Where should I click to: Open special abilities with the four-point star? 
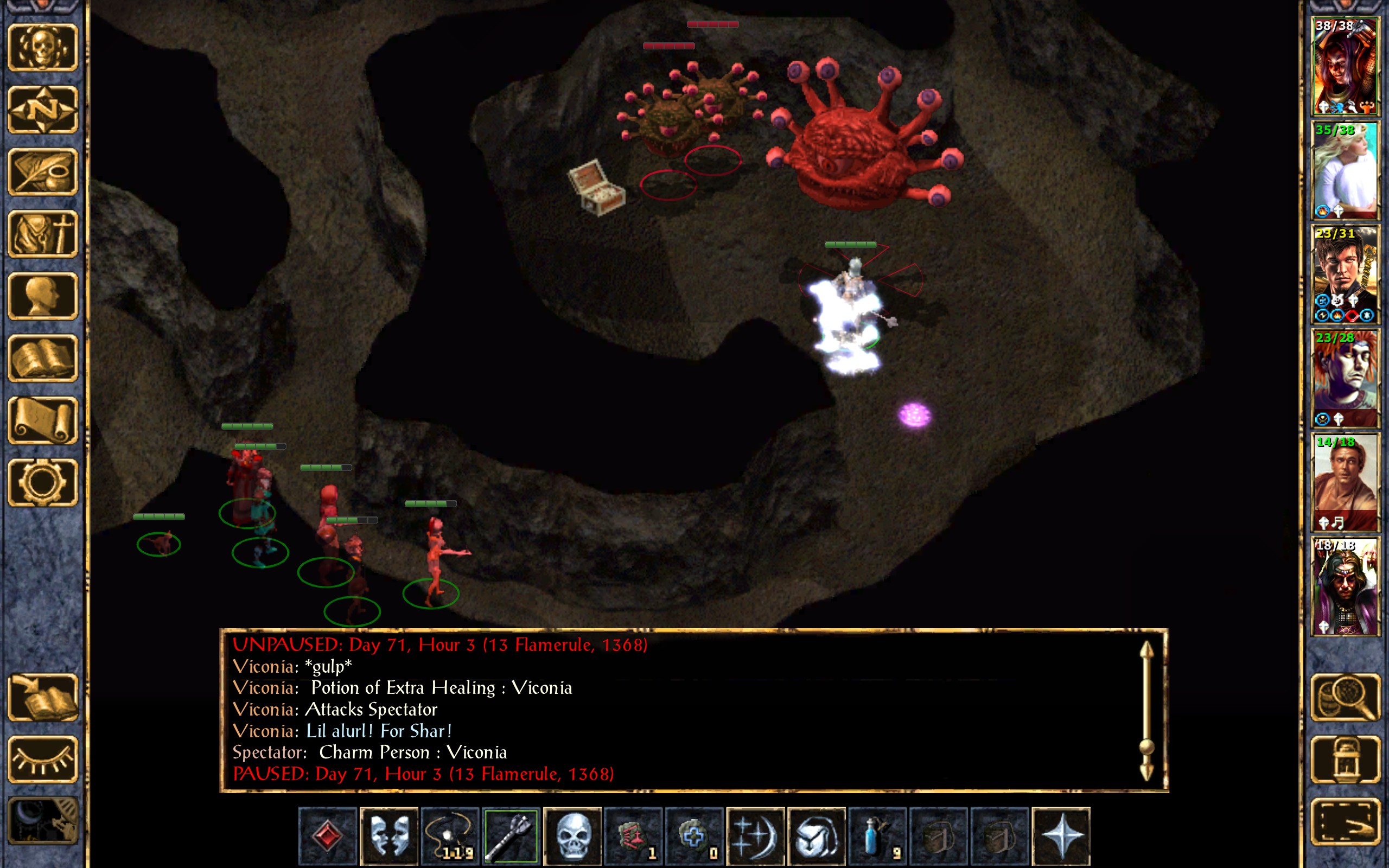tap(1061, 836)
